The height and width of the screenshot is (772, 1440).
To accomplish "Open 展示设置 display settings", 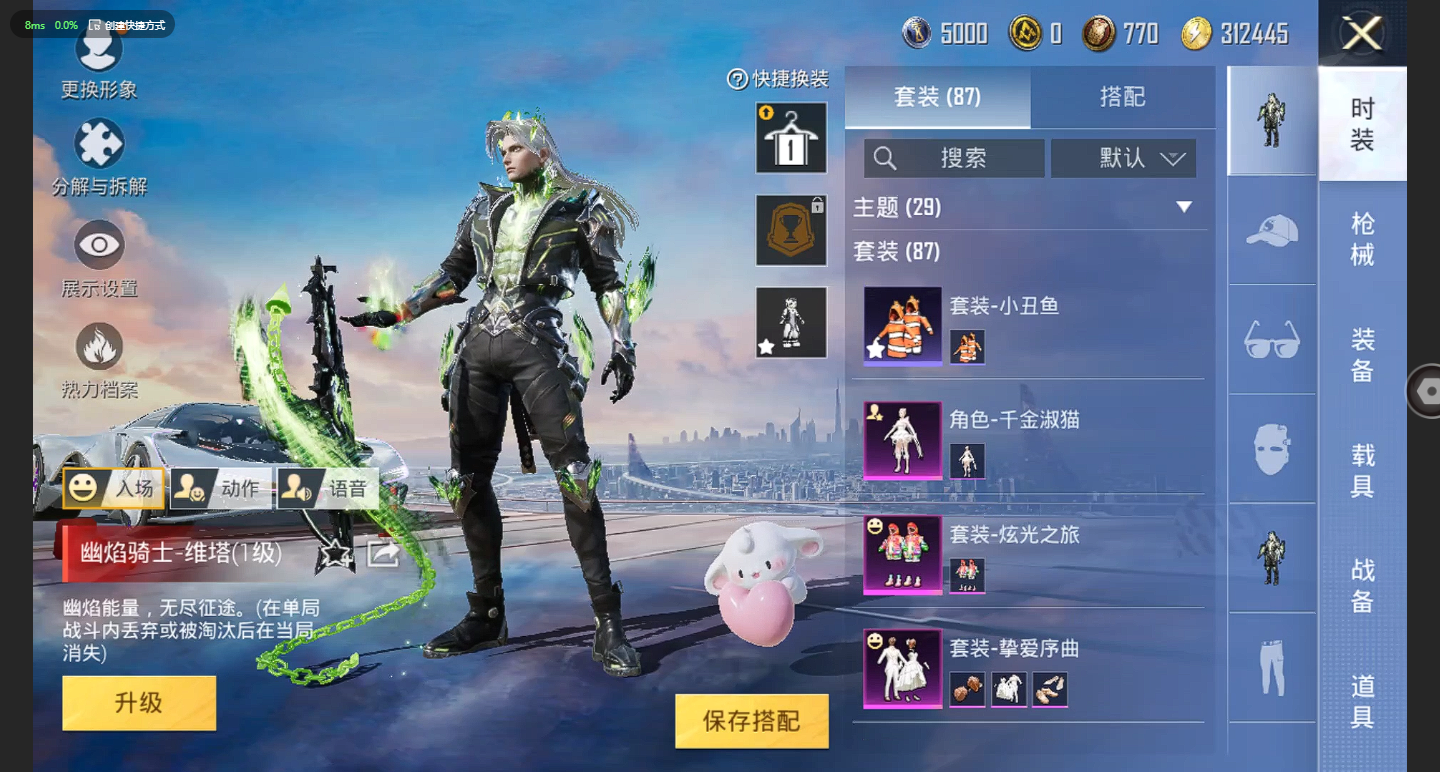I will point(99,258).
